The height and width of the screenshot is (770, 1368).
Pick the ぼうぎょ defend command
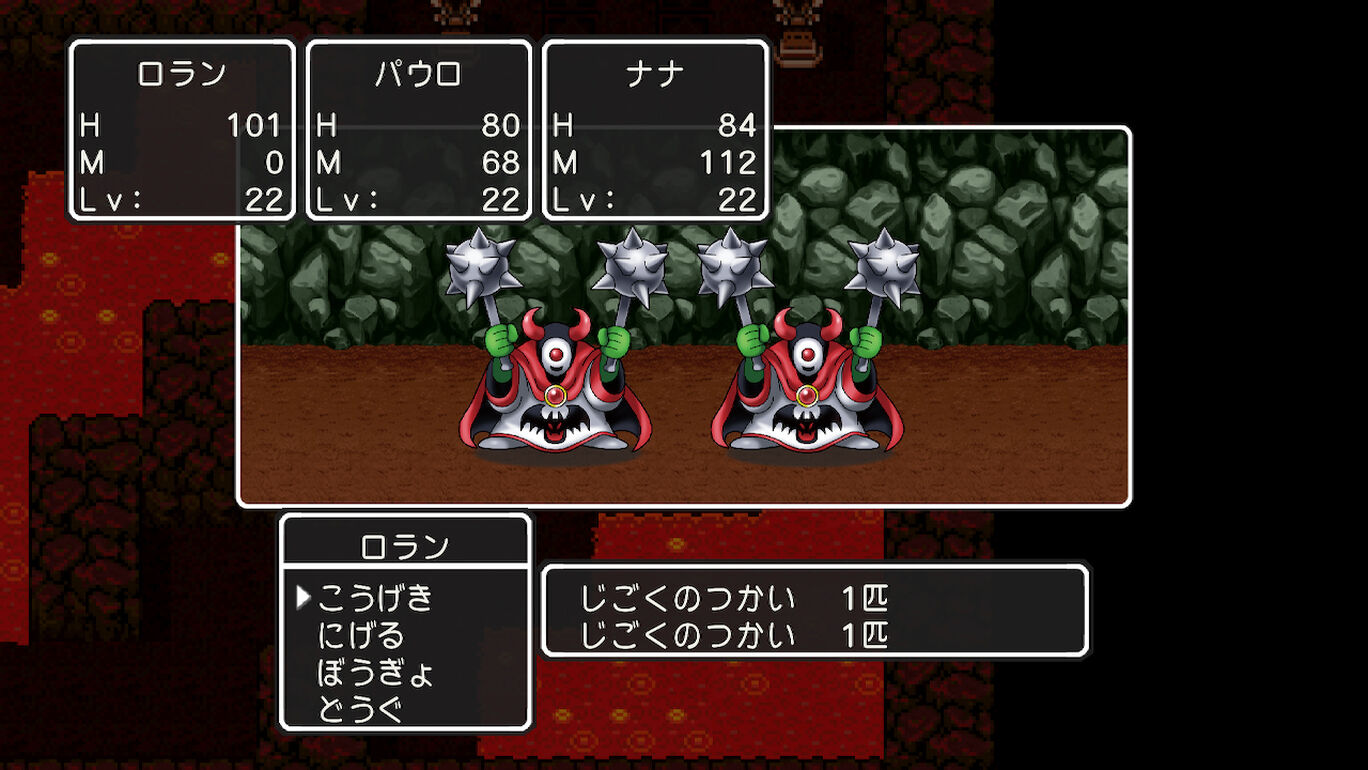pos(375,673)
